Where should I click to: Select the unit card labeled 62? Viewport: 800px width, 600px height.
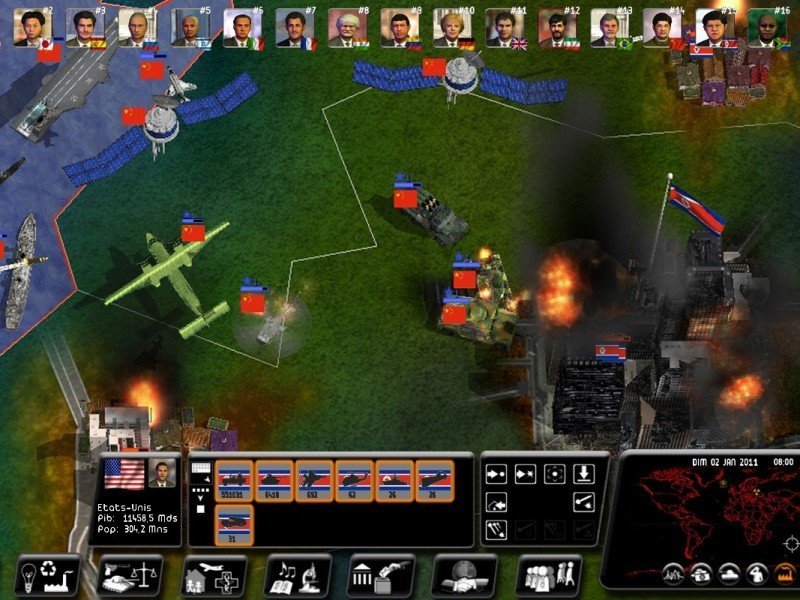(x=354, y=479)
